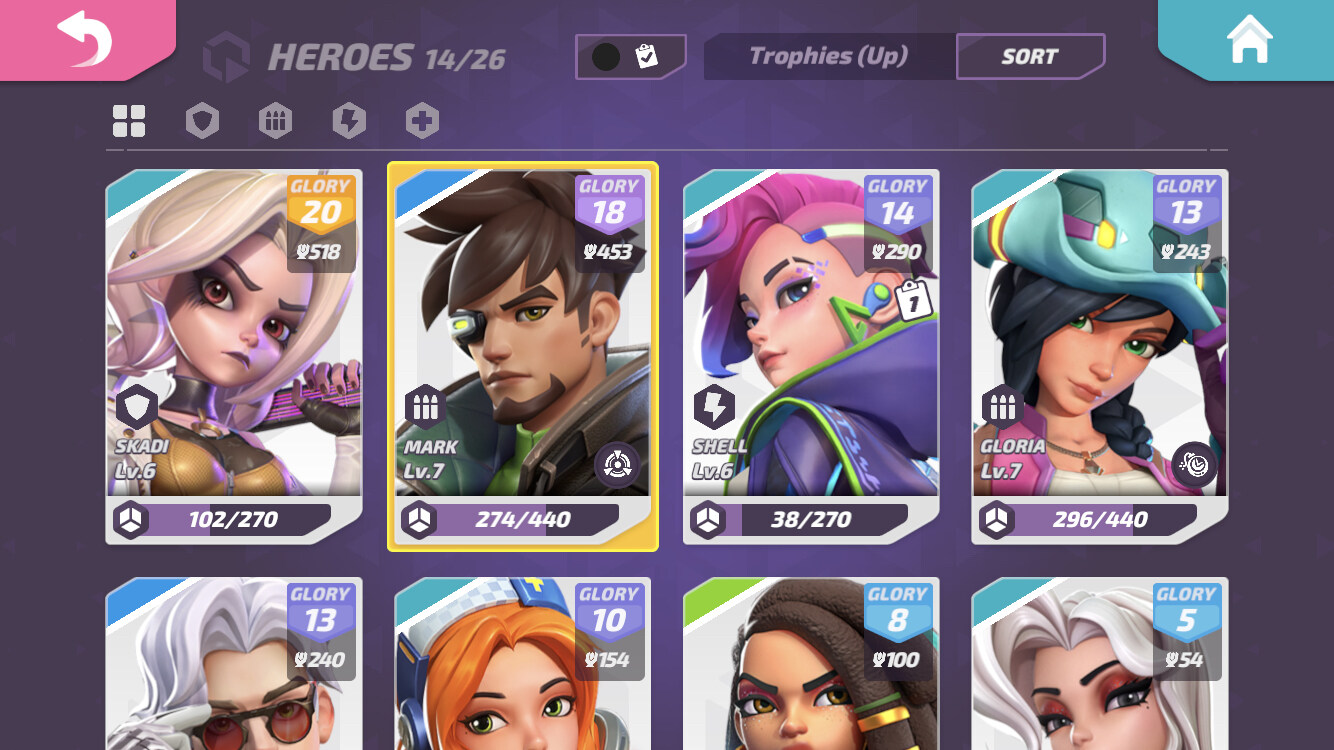
Task: Open Skadi's hero card
Action: [234, 350]
